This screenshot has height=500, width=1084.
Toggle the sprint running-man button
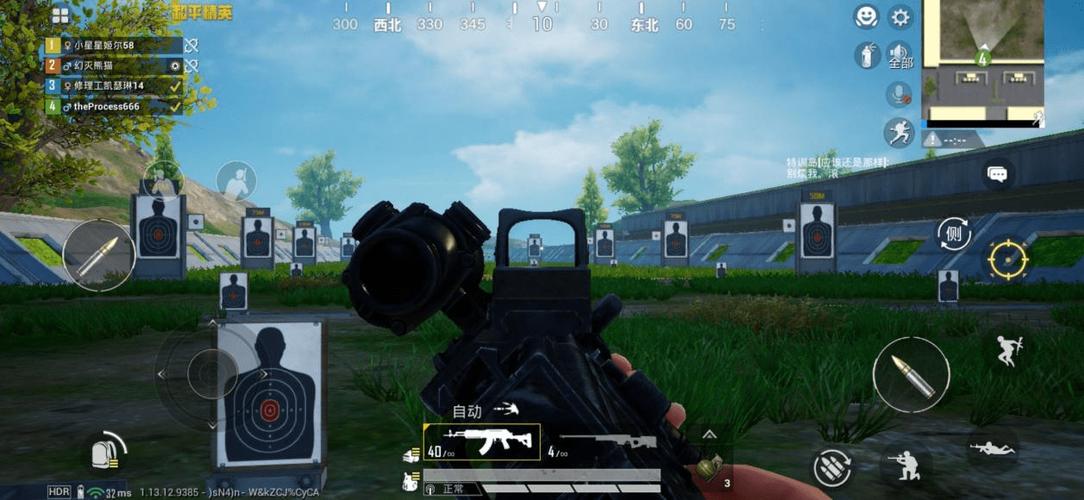(x=899, y=132)
